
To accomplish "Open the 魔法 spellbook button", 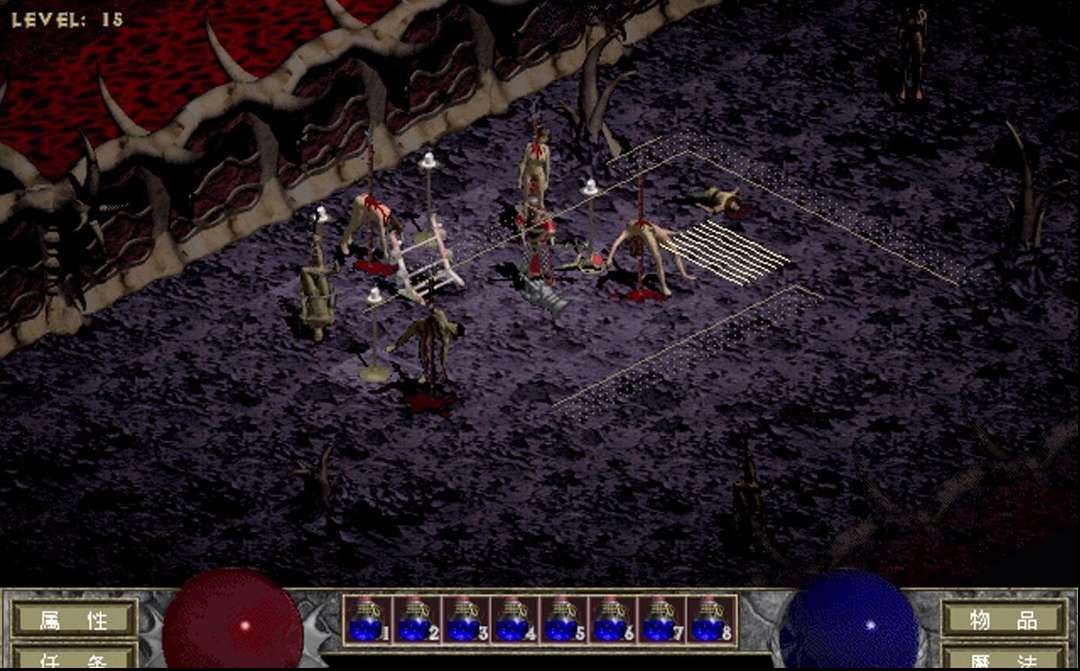I will [1004, 660].
